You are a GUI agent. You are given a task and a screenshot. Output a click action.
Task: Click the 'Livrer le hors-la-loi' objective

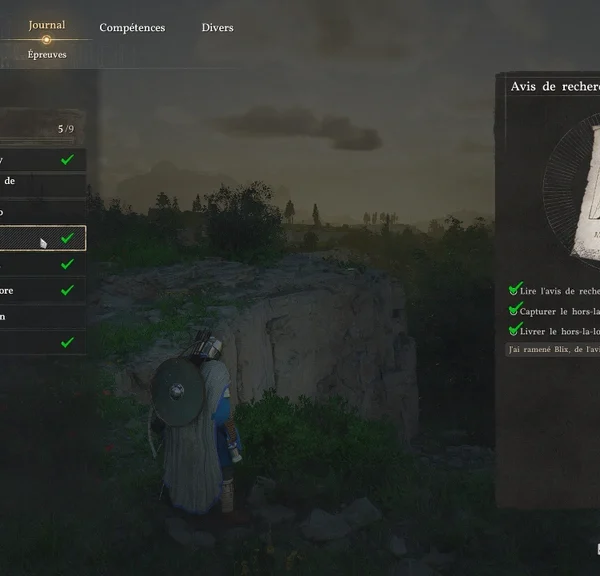click(x=556, y=329)
